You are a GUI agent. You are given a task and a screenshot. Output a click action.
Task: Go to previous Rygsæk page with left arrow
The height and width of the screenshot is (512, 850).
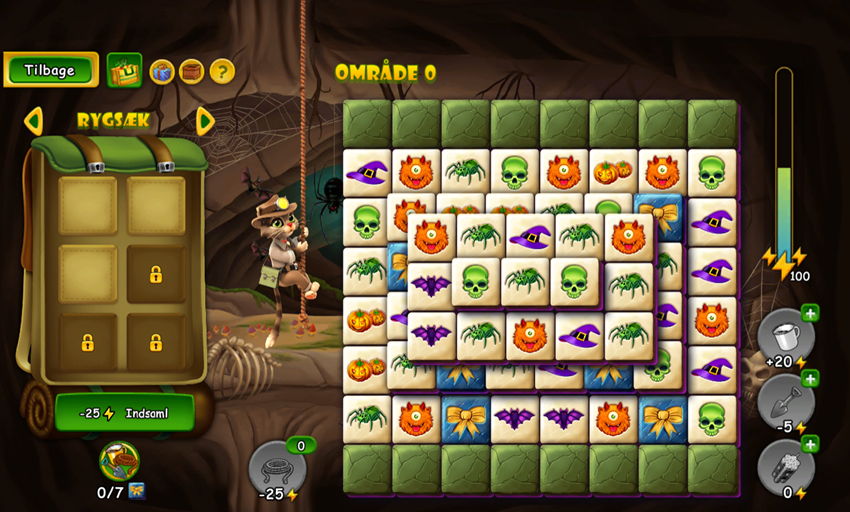coord(34,121)
